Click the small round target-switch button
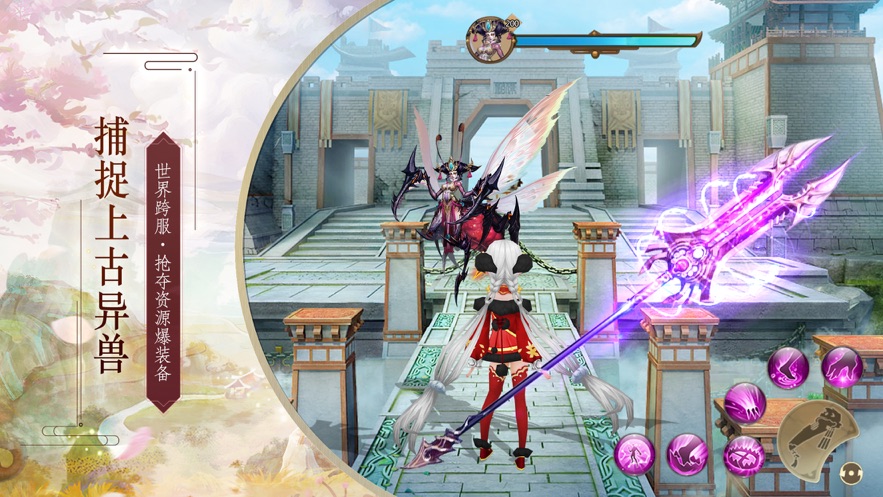 852,473
